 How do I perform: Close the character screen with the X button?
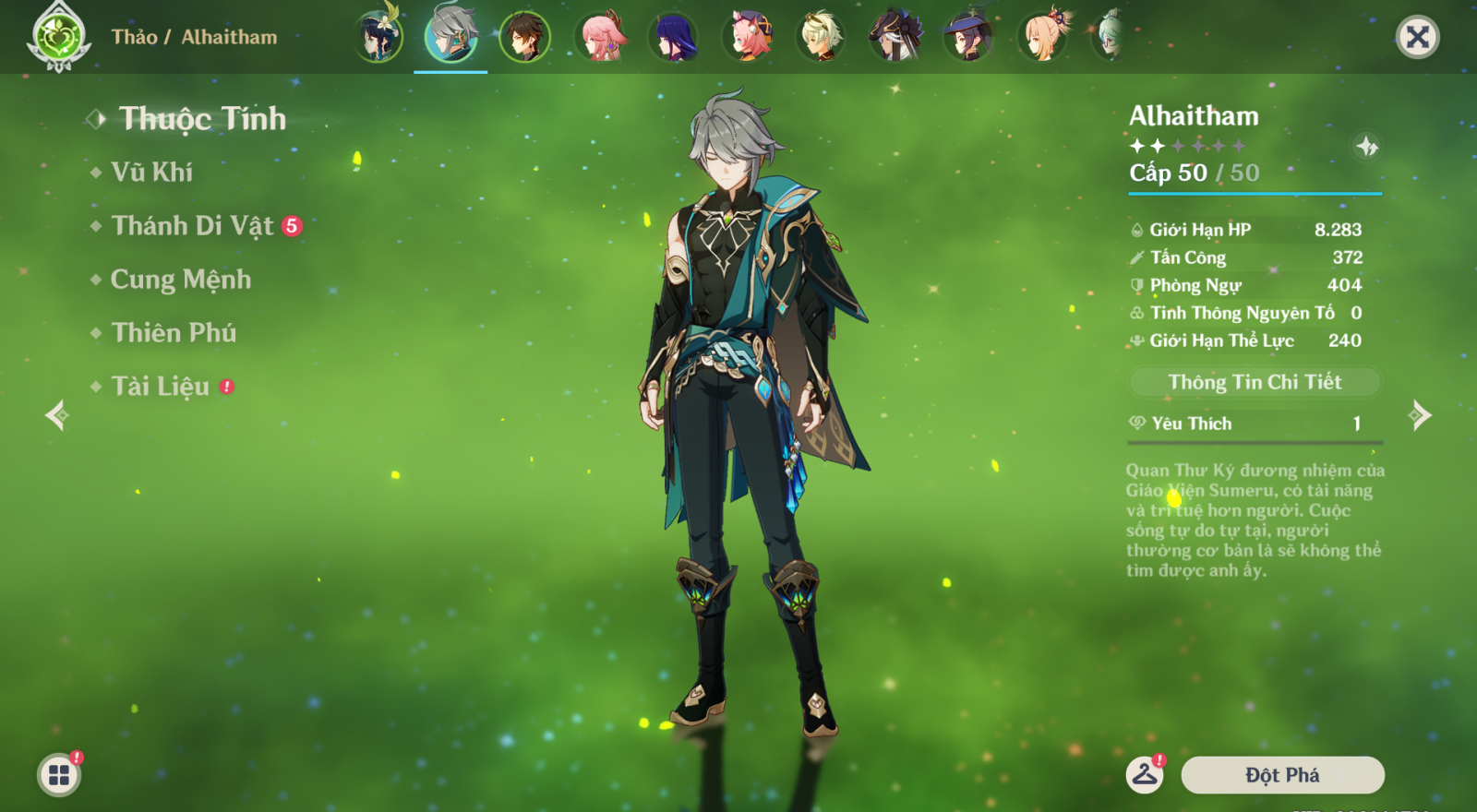(x=1417, y=37)
